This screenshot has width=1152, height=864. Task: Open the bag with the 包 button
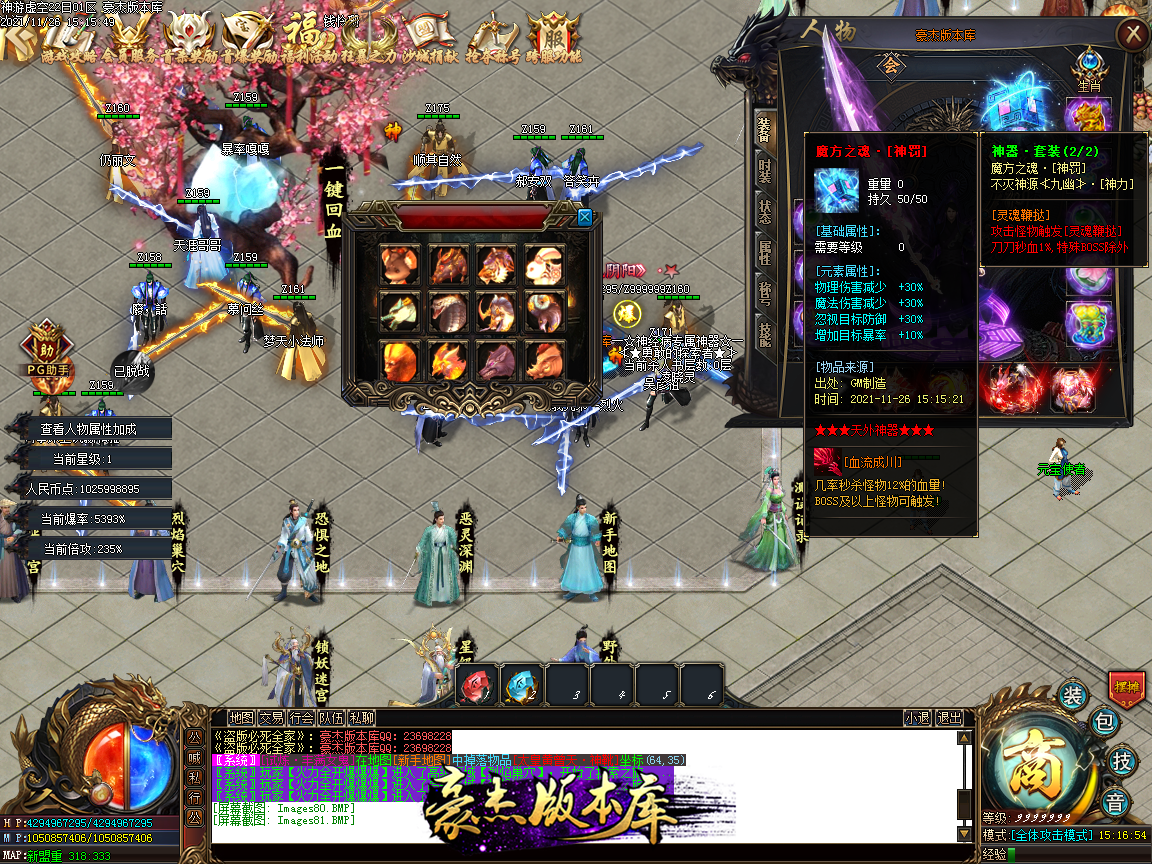tap(1103, 720)
